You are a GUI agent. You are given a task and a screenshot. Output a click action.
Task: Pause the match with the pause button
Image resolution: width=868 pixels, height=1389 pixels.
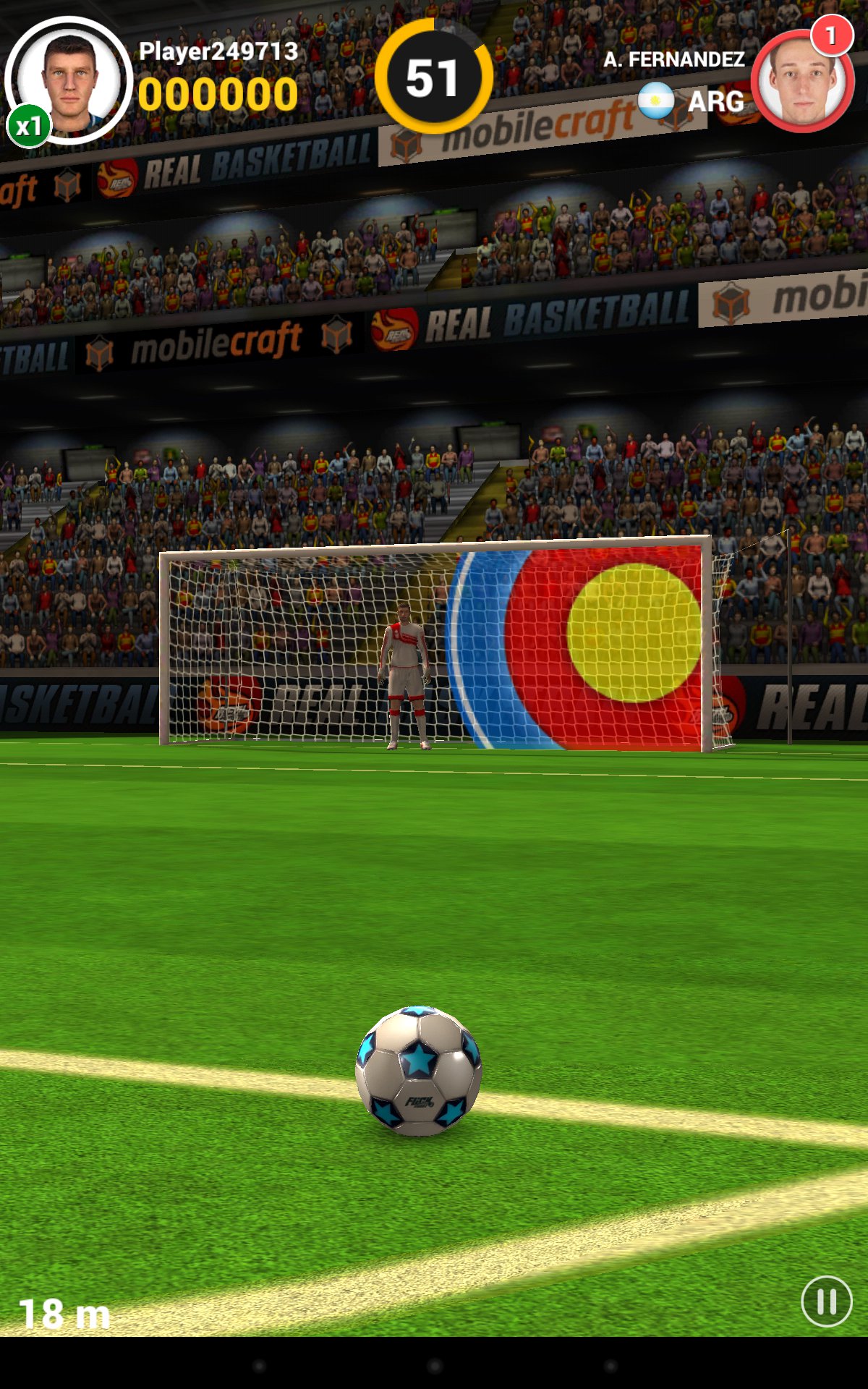[826, 1301]
